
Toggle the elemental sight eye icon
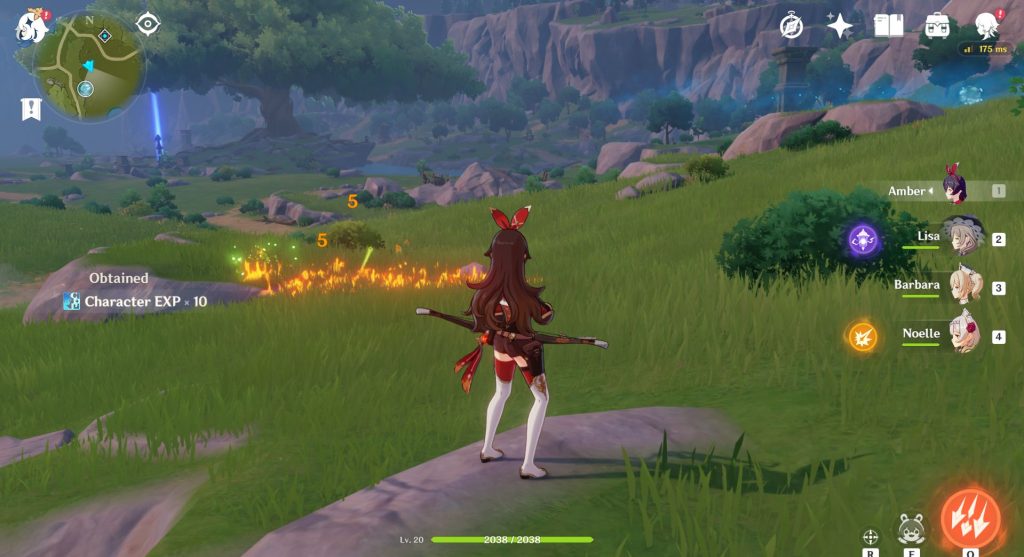148,23
